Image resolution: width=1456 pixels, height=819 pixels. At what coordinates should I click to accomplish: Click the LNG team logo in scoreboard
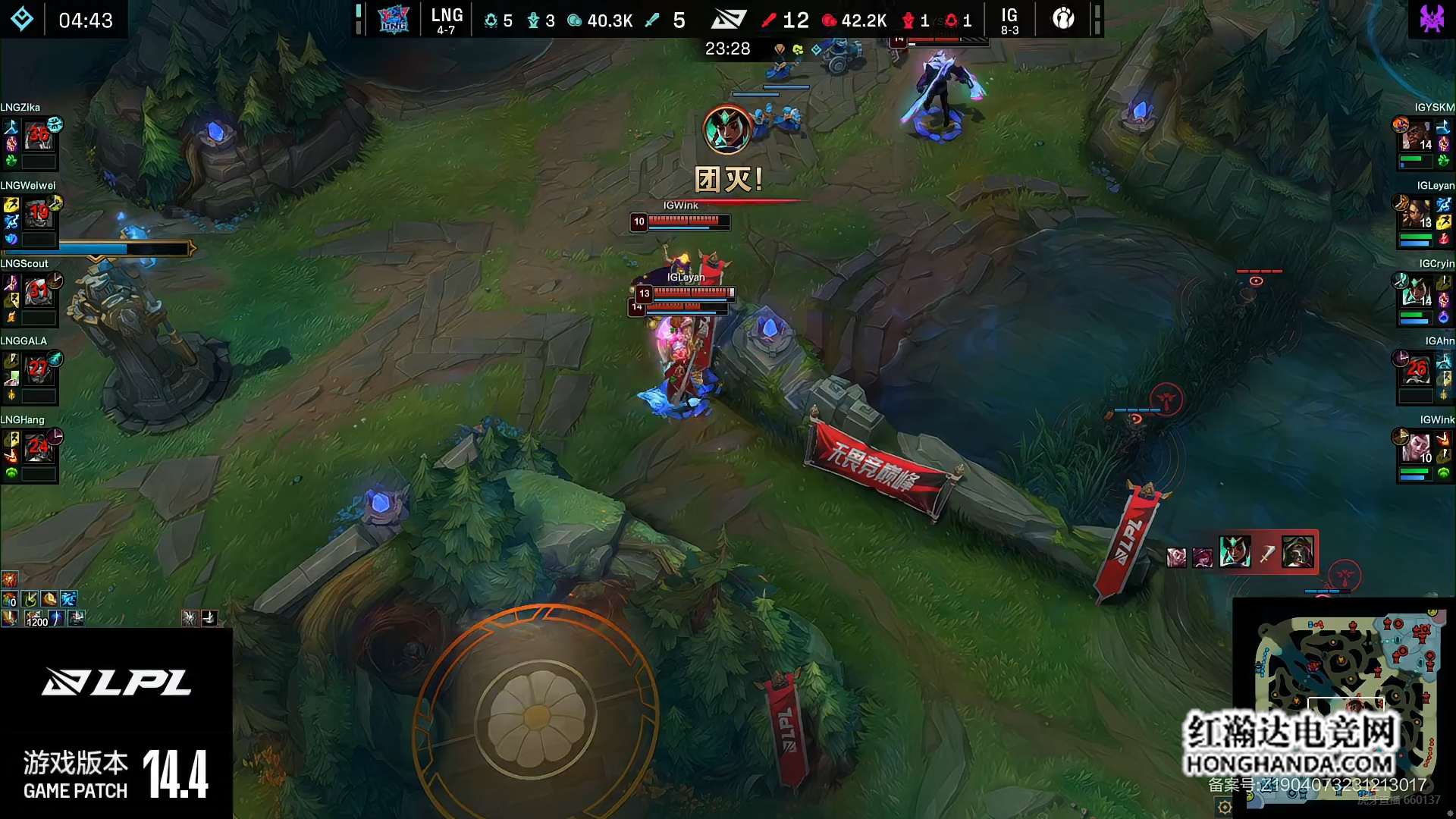[x=394, y=20]
